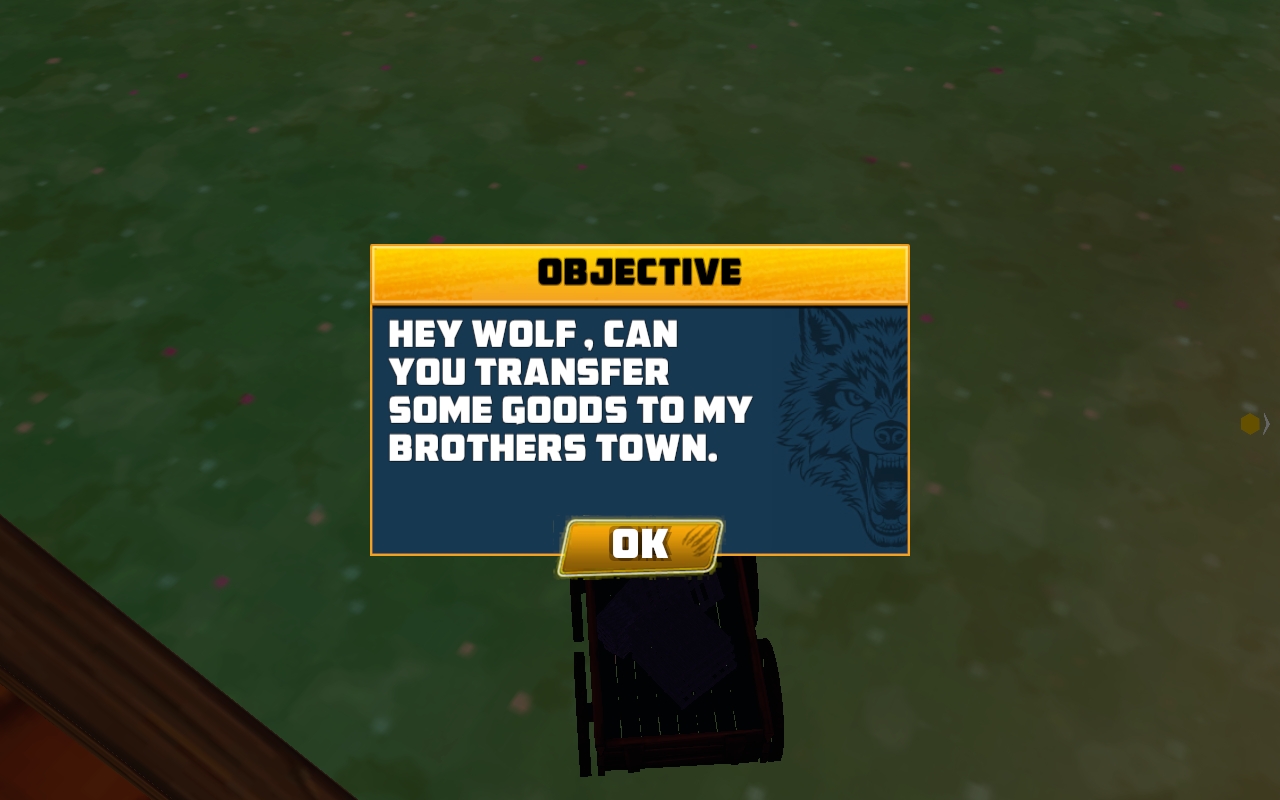
Task: Tap the yellow hexagon coin indicator
Action: (1249, 424)
